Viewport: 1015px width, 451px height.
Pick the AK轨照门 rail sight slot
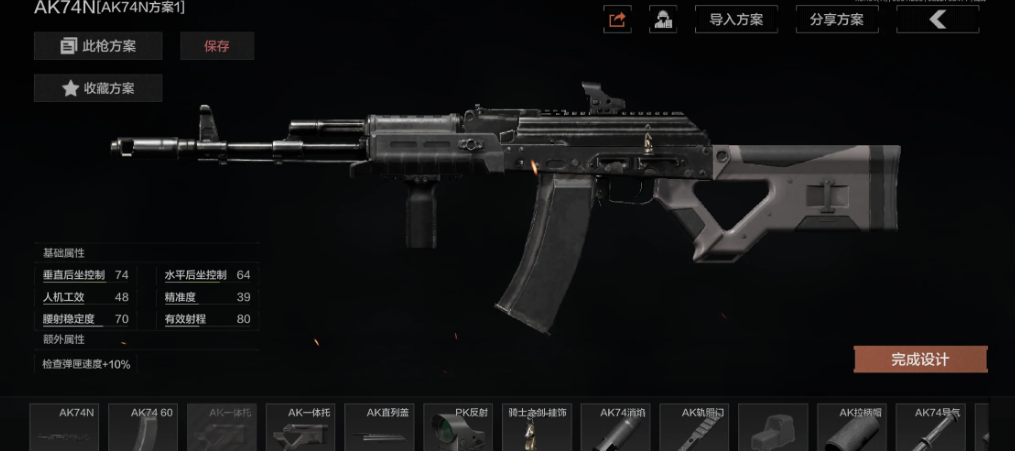click(x=694, y=427)
